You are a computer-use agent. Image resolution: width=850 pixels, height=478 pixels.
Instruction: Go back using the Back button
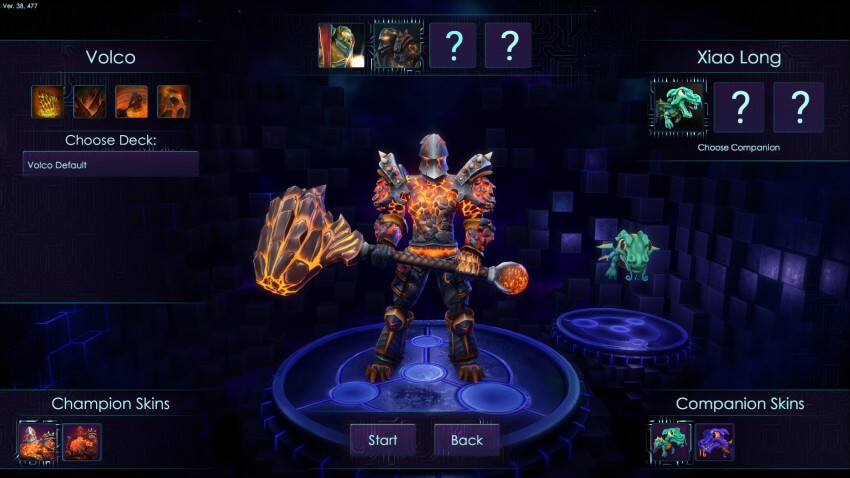(x=466, y=440)
